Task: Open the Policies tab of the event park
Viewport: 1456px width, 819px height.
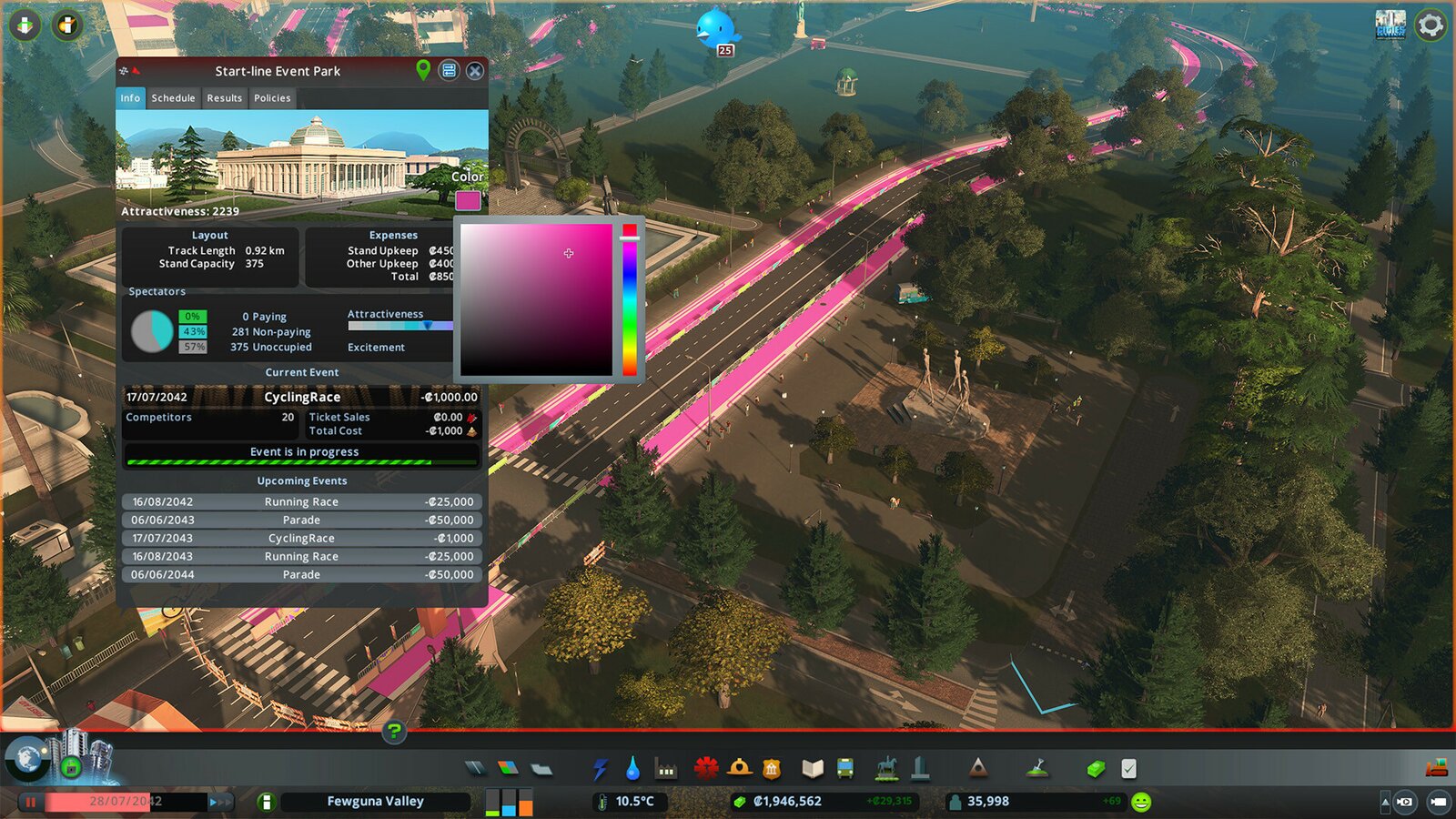Action: click(x=271, y=98)
